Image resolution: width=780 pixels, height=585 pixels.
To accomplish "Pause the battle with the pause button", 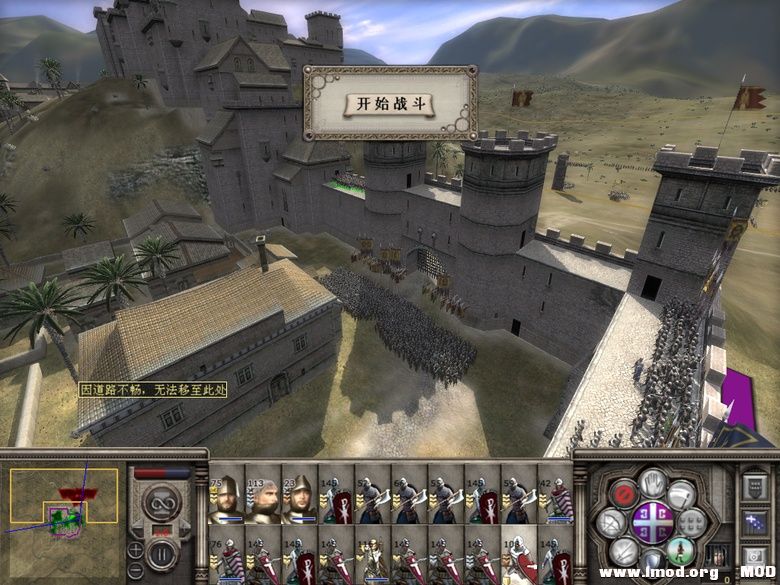I will click(161, 553).
